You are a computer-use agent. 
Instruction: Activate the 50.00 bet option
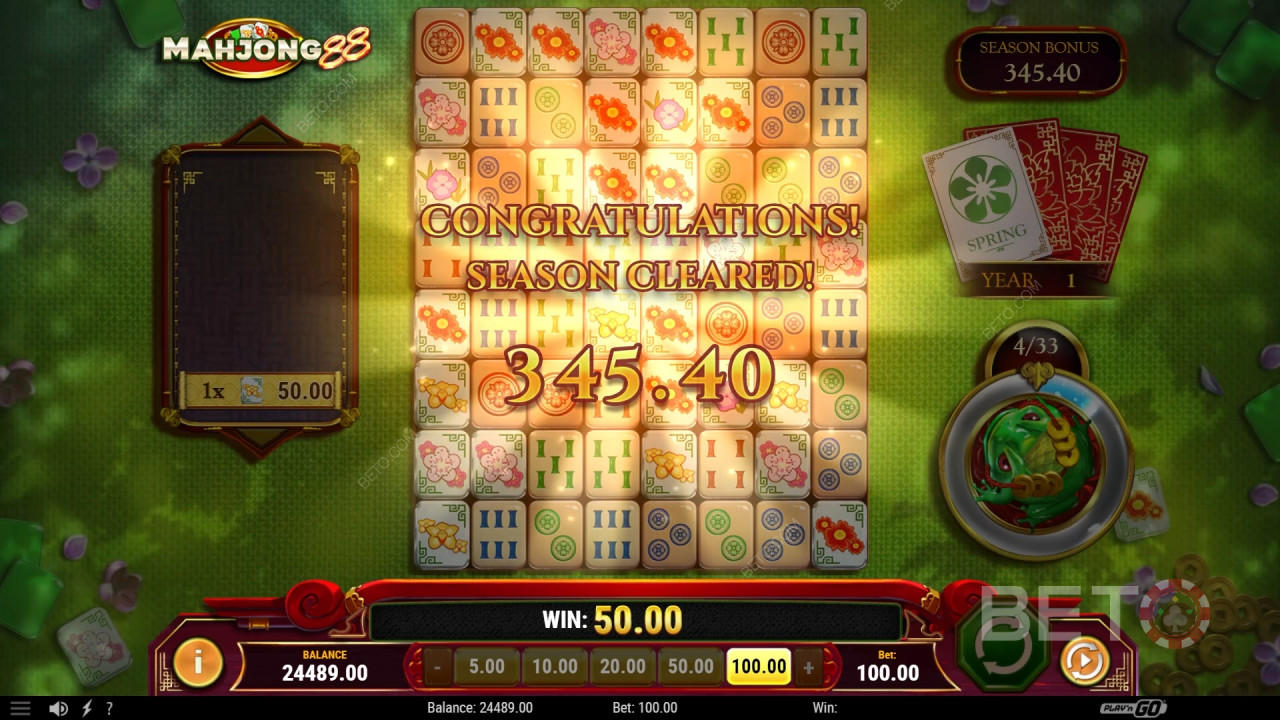pyautogui.click(x=691, y=666)
